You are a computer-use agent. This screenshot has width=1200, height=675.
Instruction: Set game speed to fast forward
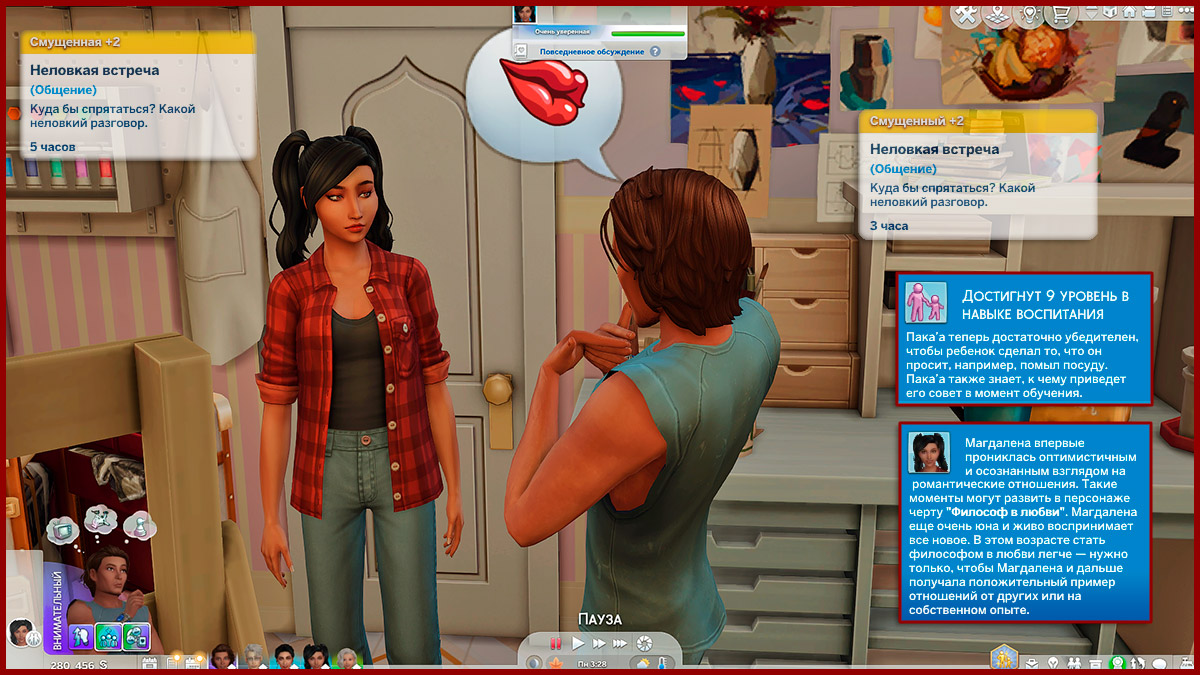[x=598, y=643]
